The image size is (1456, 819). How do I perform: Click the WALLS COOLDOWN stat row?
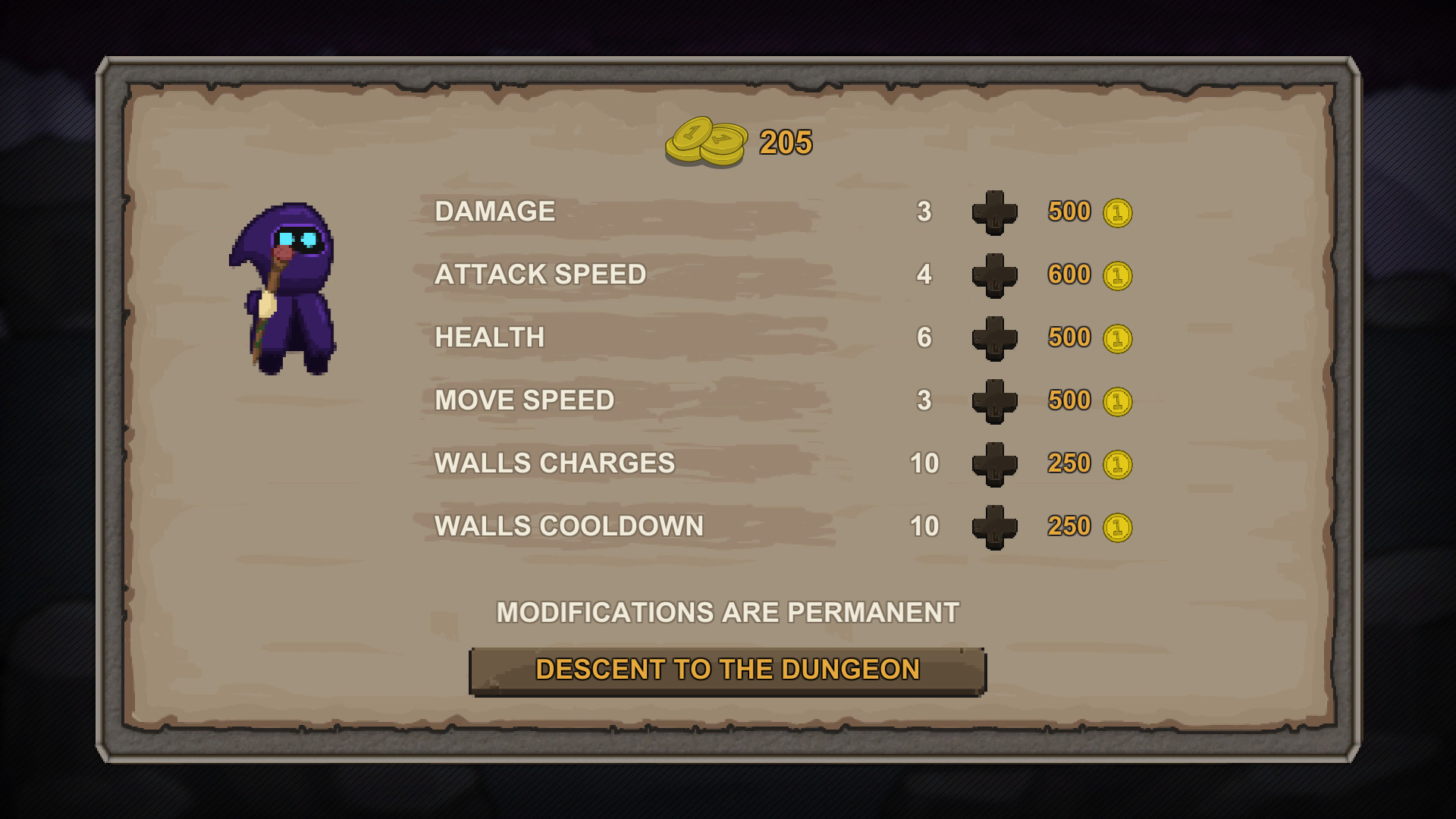568,526
